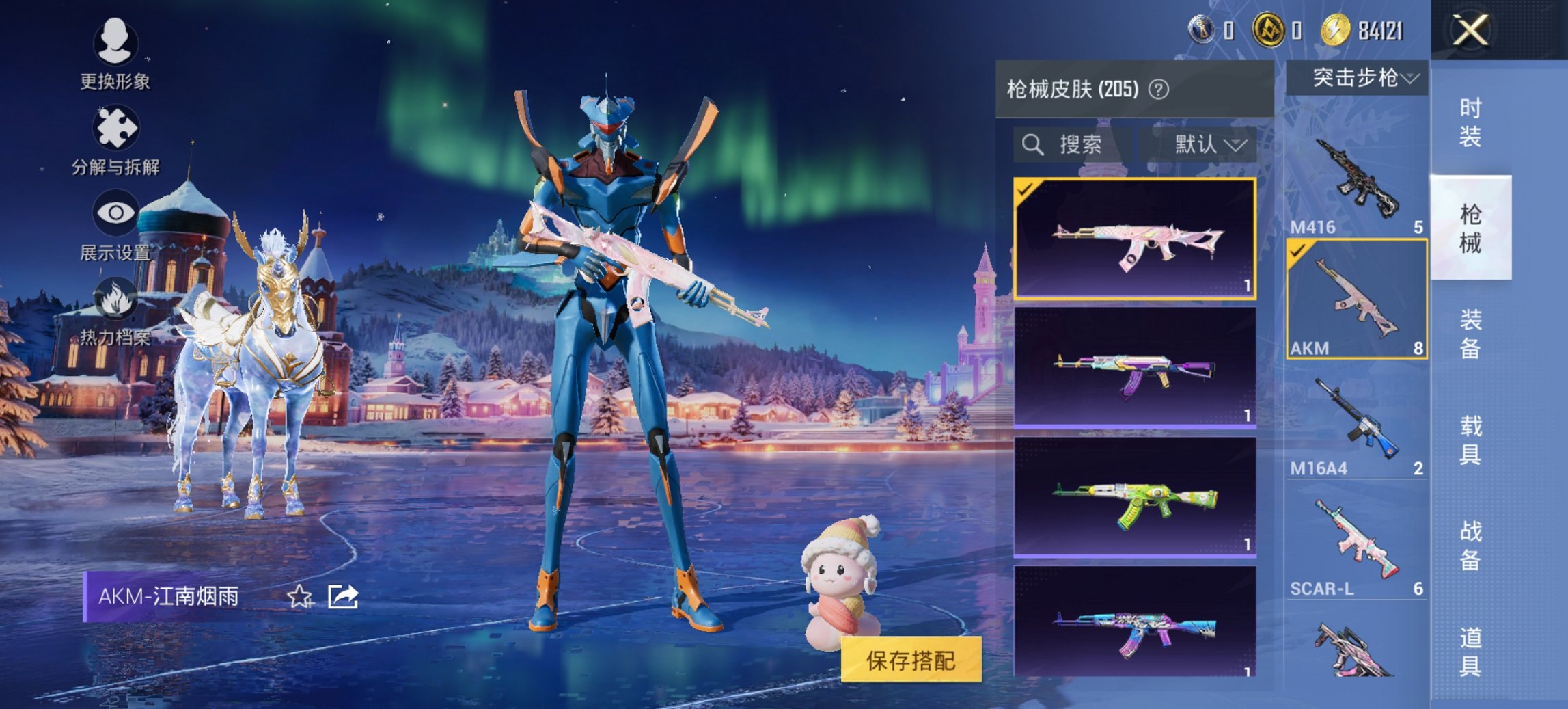Expand the 突击步枪 weapon category dropdown

click(x=1360, y=79)
